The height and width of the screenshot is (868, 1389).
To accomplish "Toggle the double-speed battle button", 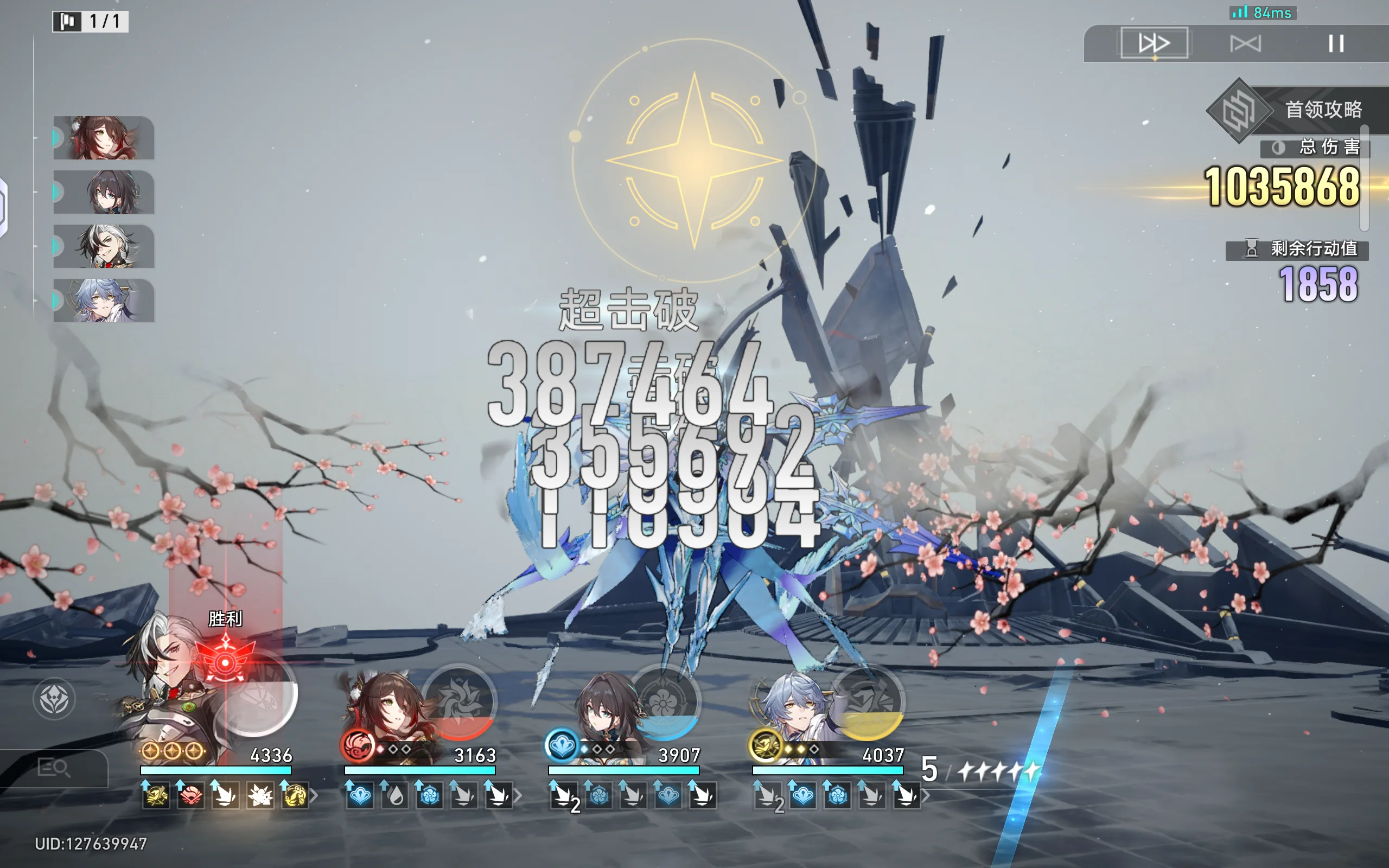I will 1154,43.
